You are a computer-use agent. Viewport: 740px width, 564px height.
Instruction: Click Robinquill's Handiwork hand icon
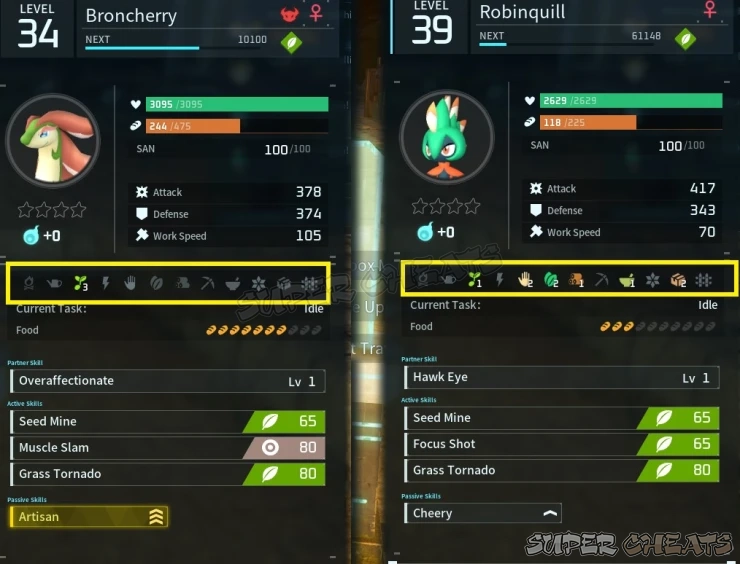(523, 281)
